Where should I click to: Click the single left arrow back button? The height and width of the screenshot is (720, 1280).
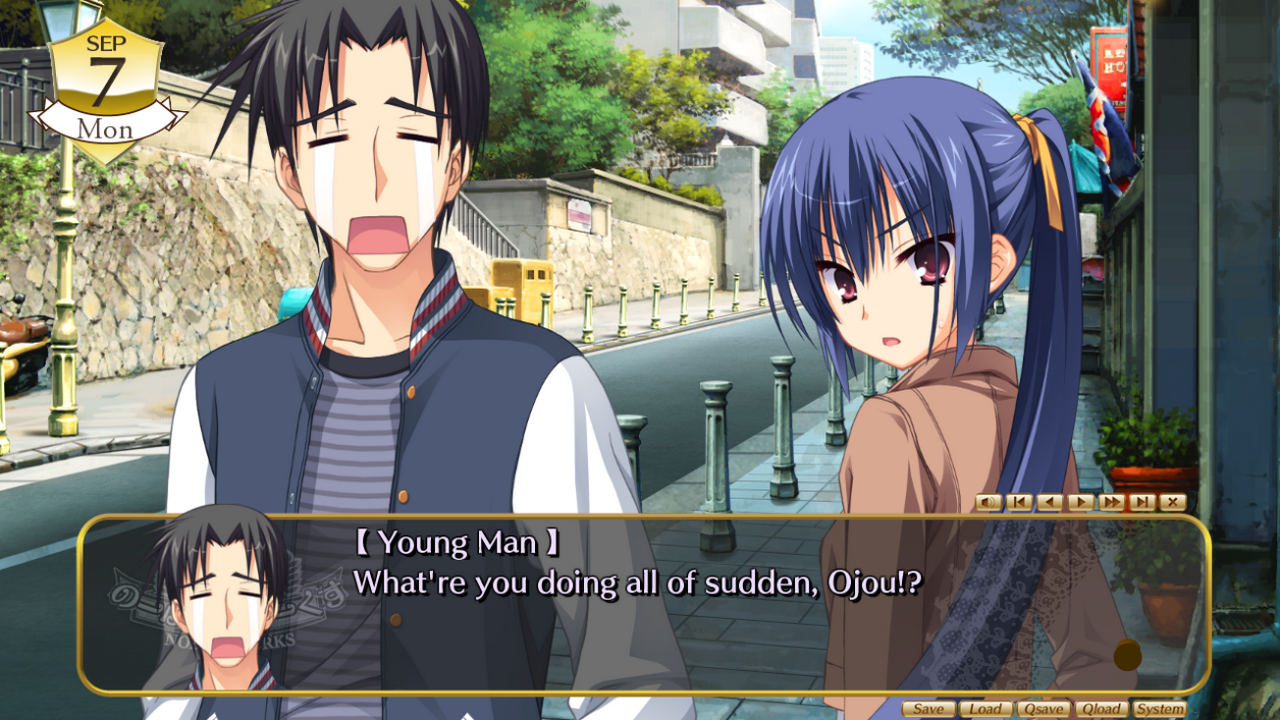coord(1049,502)
